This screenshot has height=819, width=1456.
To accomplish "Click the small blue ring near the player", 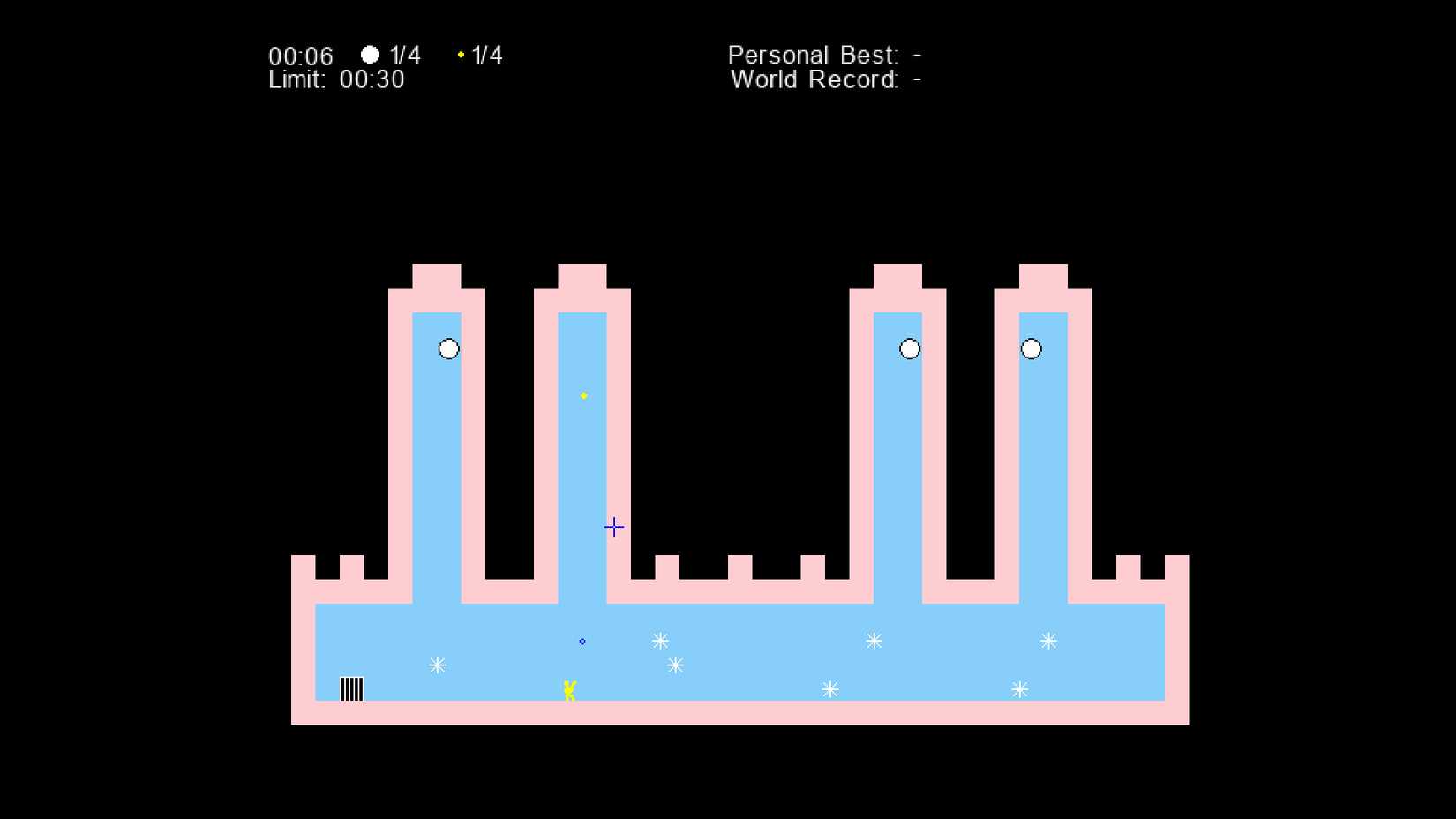I will (582, 641).
